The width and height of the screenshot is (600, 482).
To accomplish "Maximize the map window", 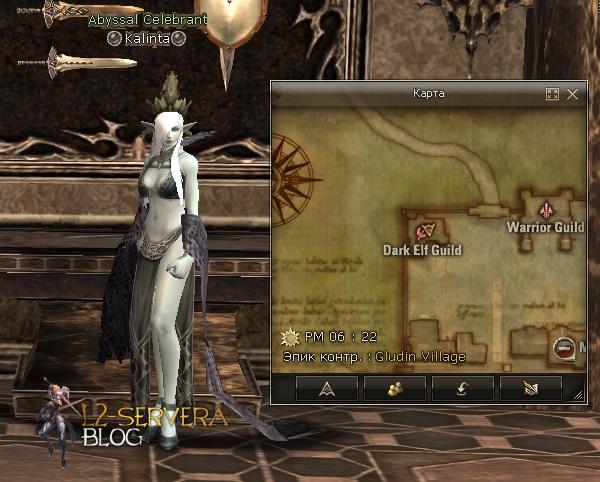I will (x=552, y=94).
